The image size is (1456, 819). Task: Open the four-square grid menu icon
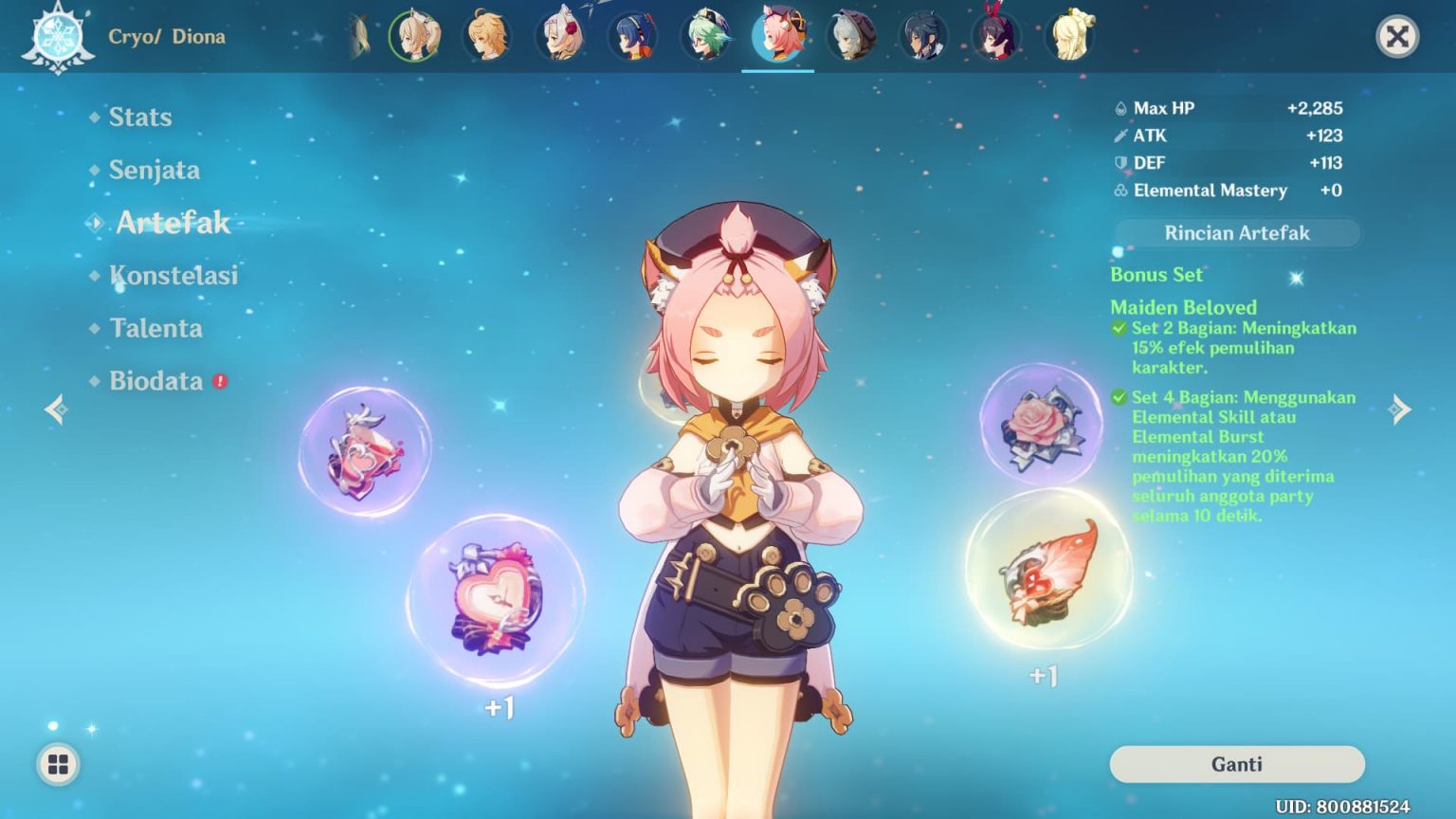pos(58,764)
